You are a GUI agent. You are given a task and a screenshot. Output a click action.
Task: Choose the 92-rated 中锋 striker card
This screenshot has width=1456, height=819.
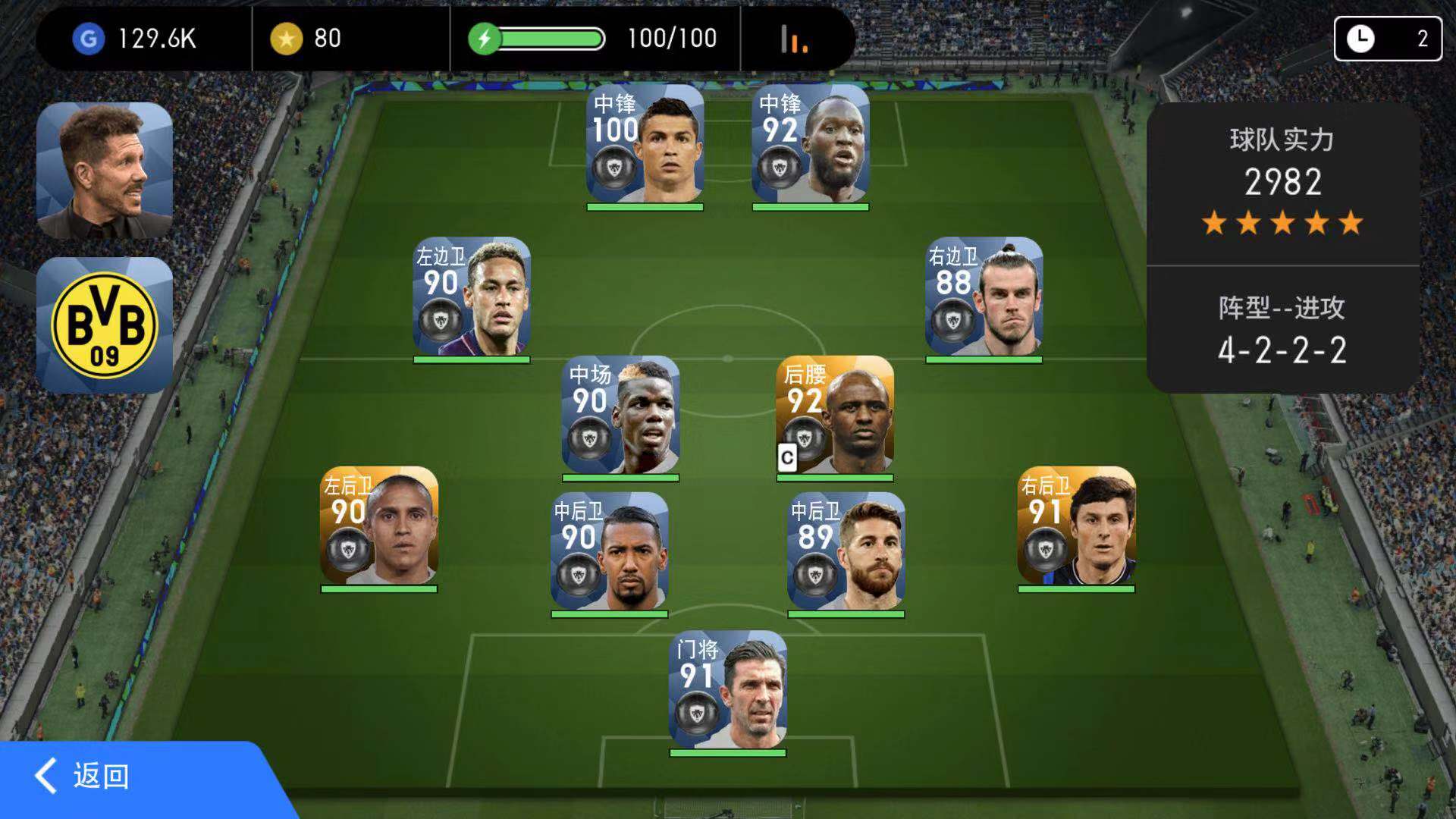(810, 145)
